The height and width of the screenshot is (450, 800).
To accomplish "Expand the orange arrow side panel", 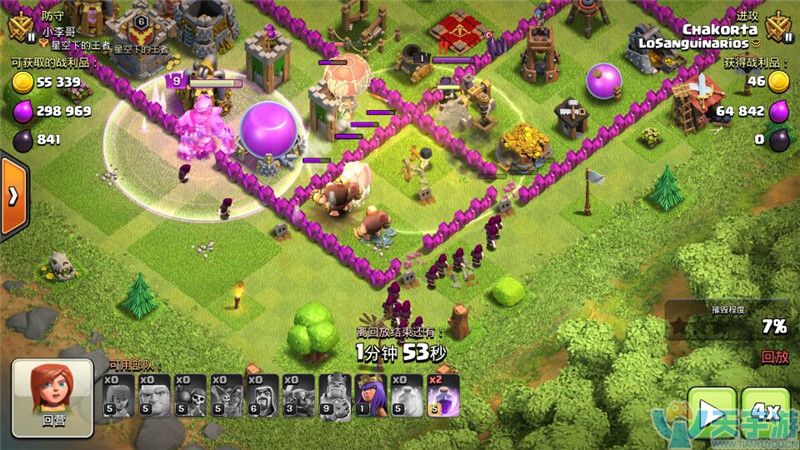I will click(x=13, y=196).
